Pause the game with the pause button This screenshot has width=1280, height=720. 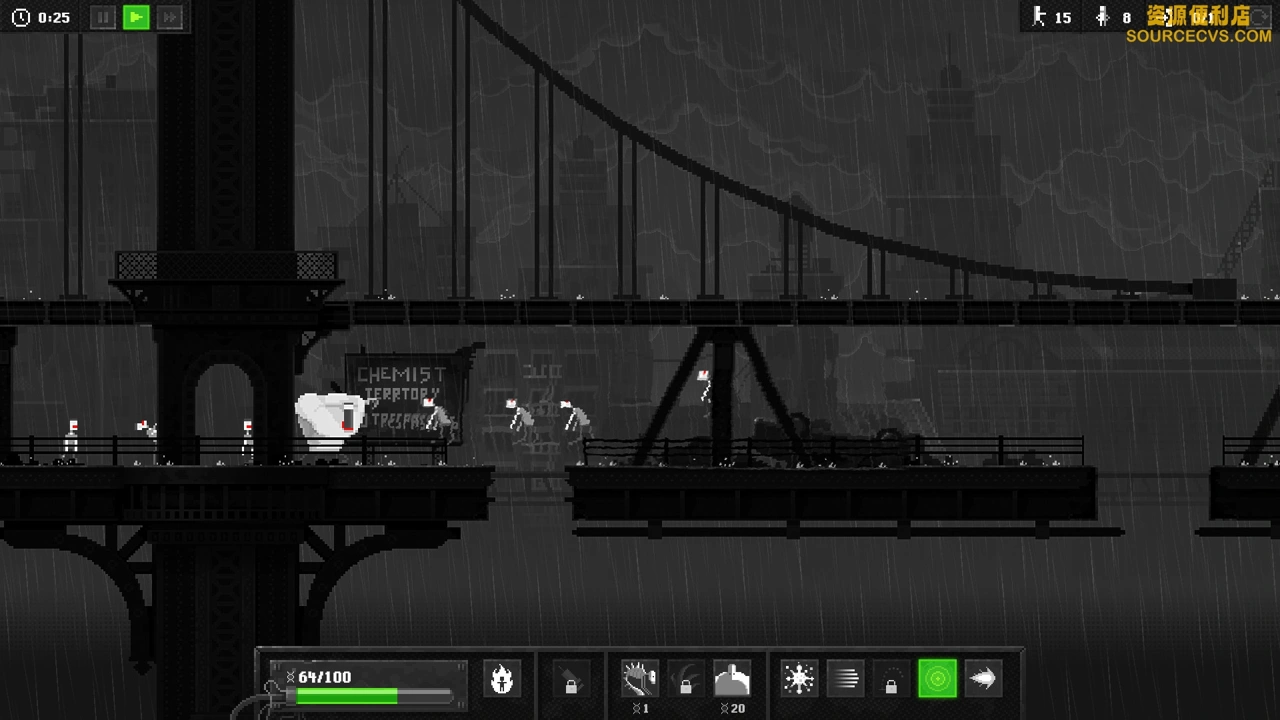coord(103,17)
